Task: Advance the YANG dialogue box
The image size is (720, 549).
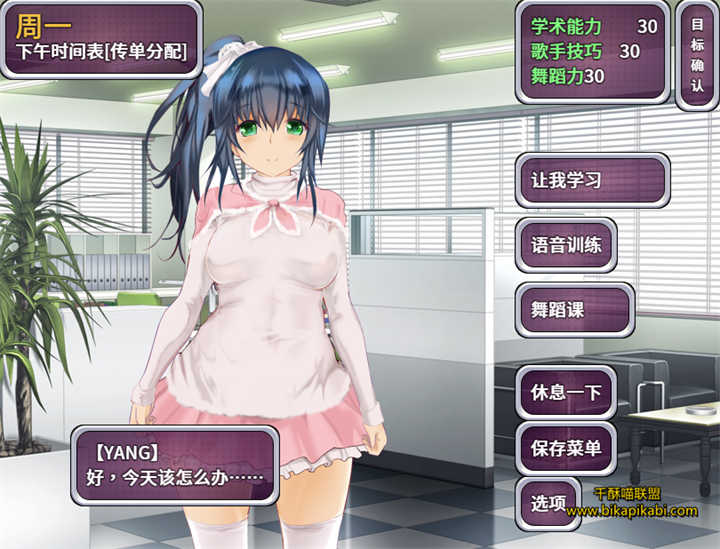Action: point(174,466)
